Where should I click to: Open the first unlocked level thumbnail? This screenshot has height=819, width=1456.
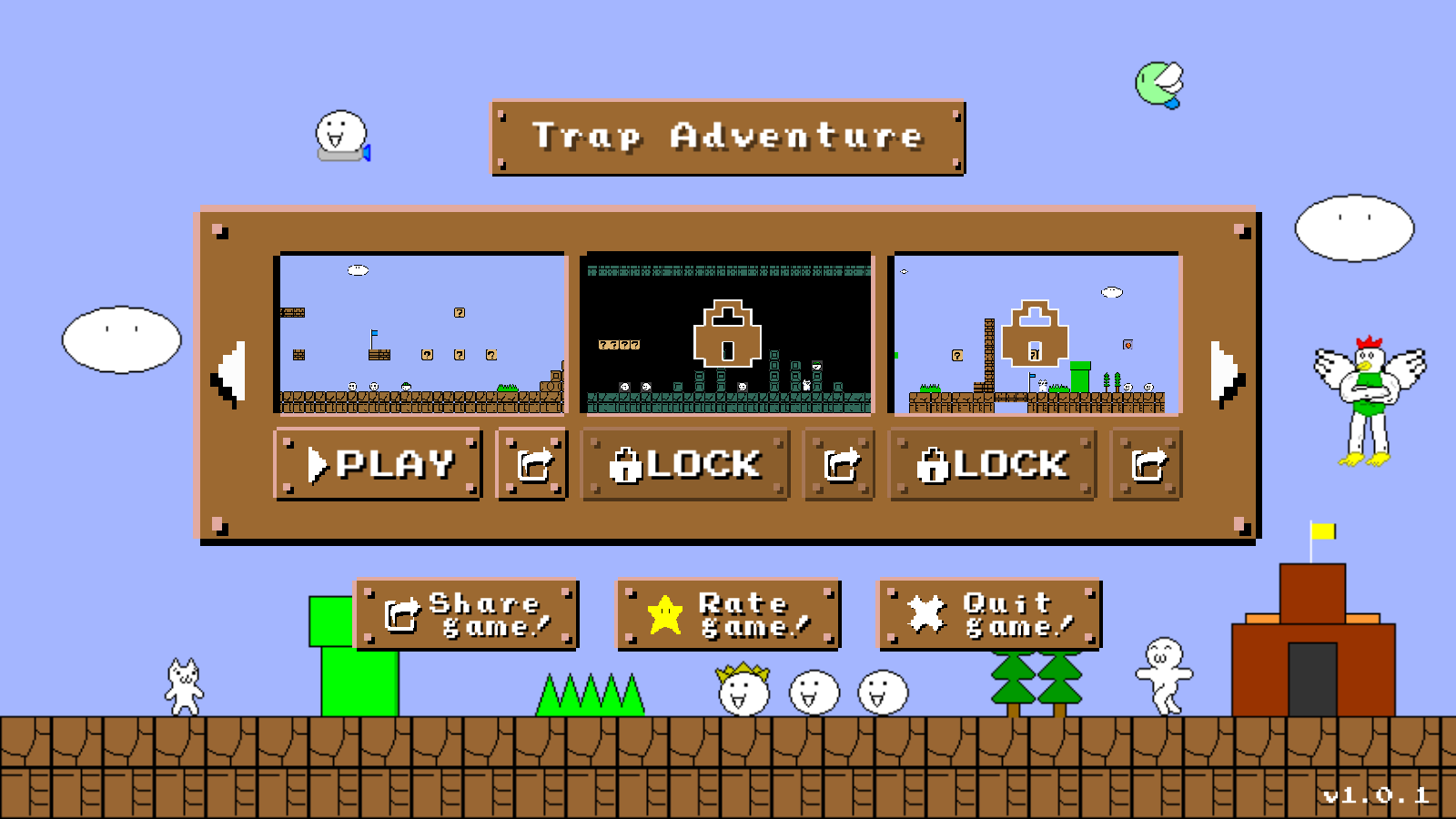pyautogui.click(x=421, y=334)
